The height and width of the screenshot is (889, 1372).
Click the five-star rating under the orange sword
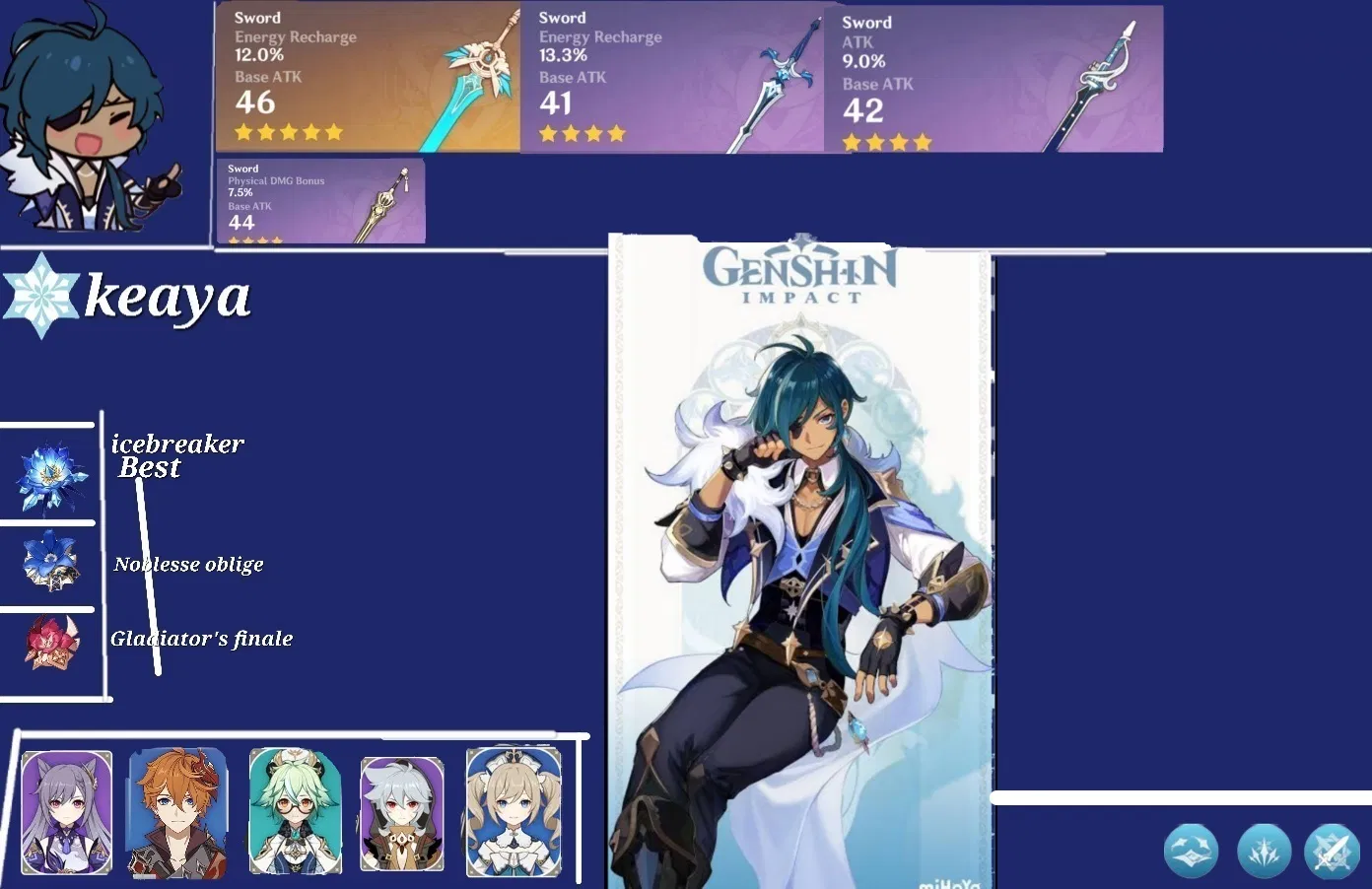289,131
